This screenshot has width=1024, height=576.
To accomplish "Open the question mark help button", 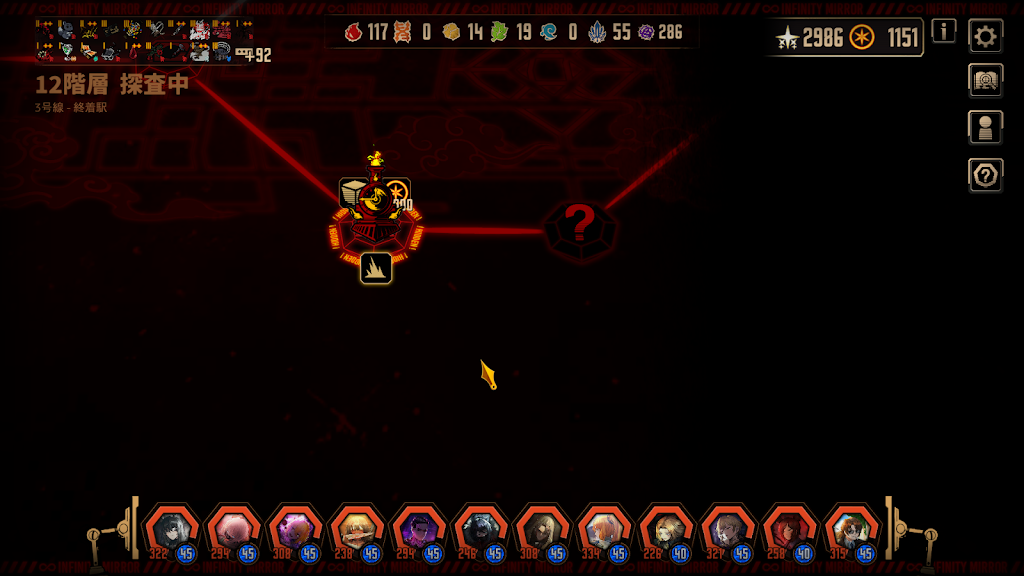I will tap(986, 176).
